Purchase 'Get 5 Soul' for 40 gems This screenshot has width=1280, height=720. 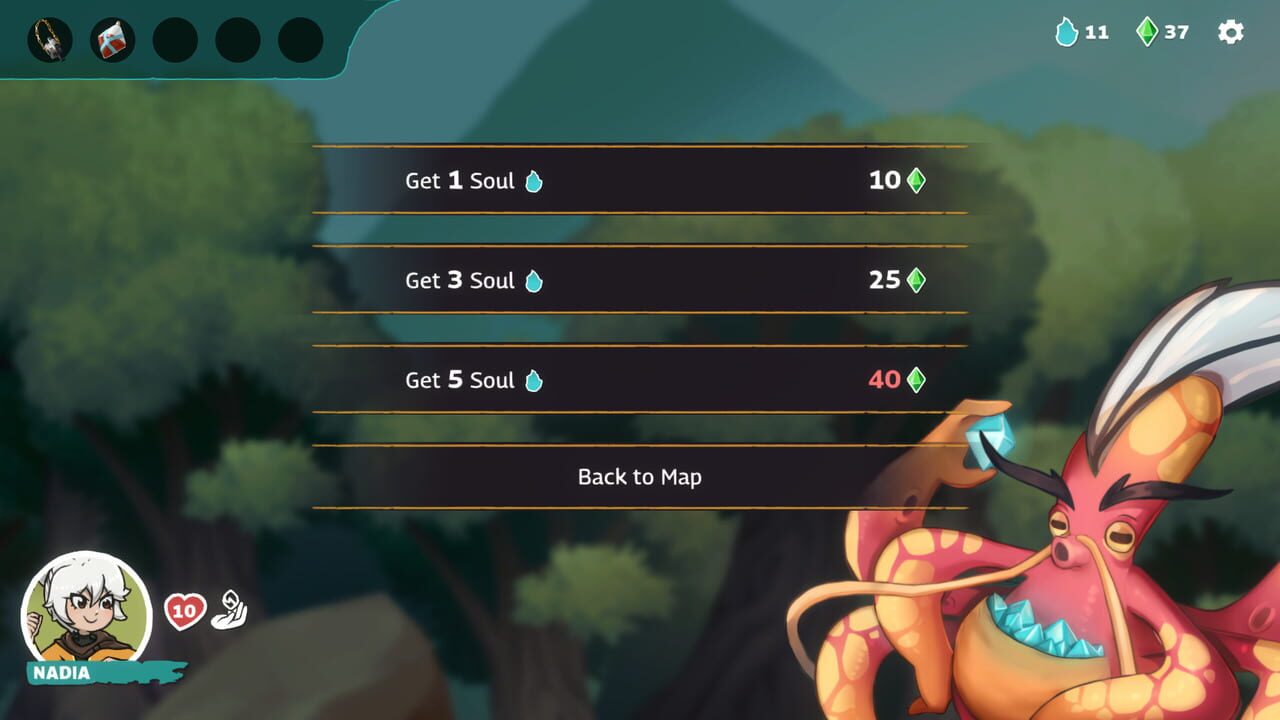click(640, 380)
